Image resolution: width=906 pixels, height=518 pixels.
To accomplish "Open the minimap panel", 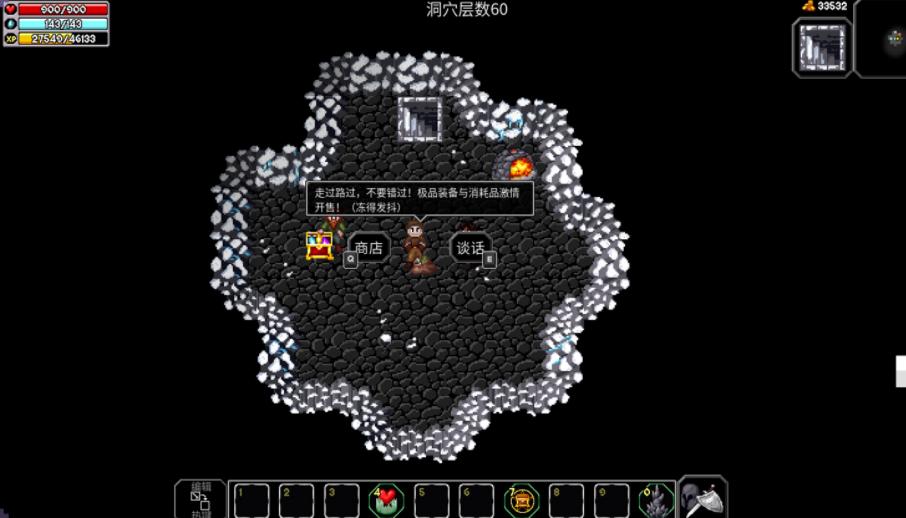I will (x=884, y=40).
